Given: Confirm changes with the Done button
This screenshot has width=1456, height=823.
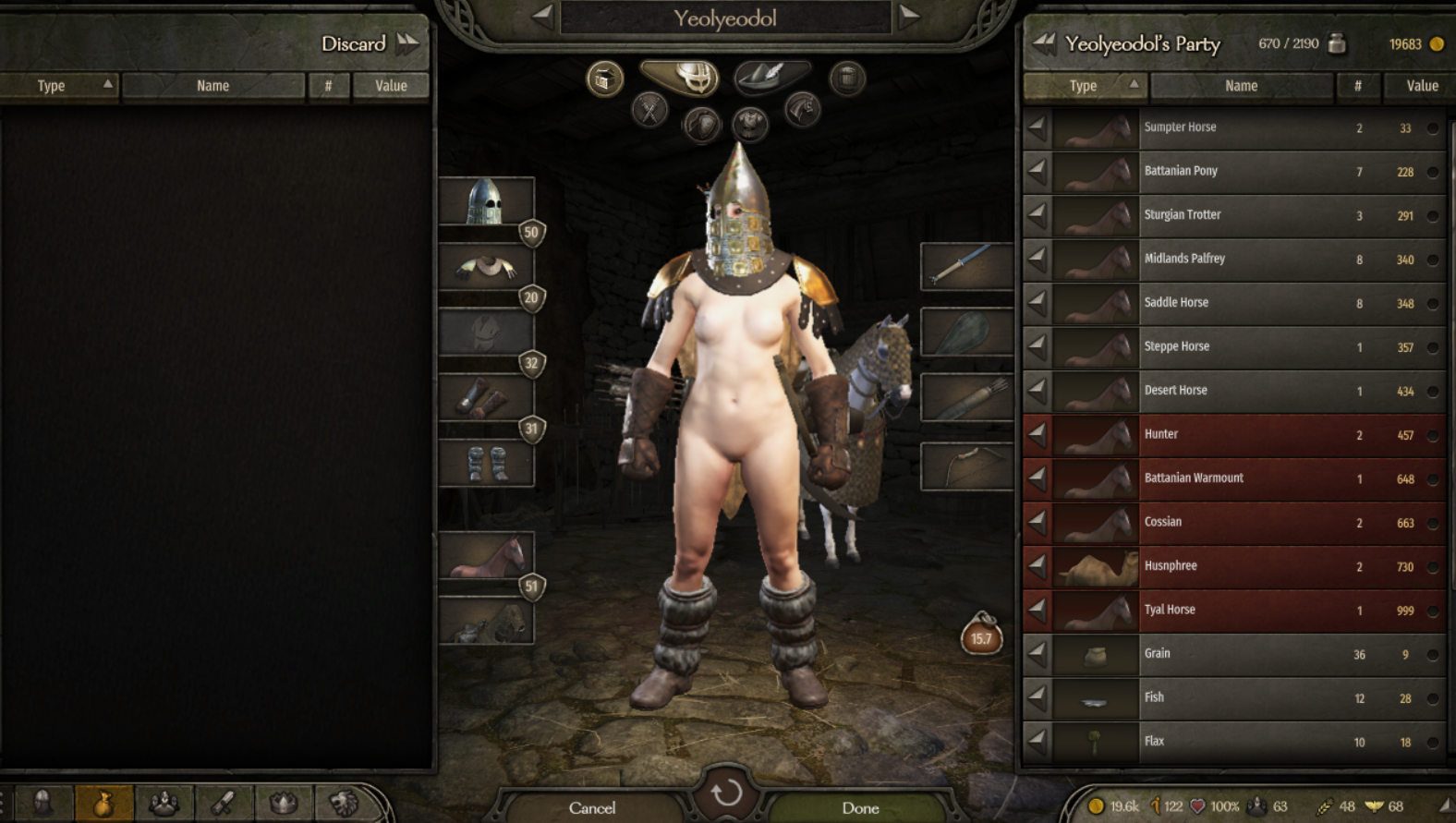Looking at the screenshot, I should pyautogui.click(x=860, y=807).
